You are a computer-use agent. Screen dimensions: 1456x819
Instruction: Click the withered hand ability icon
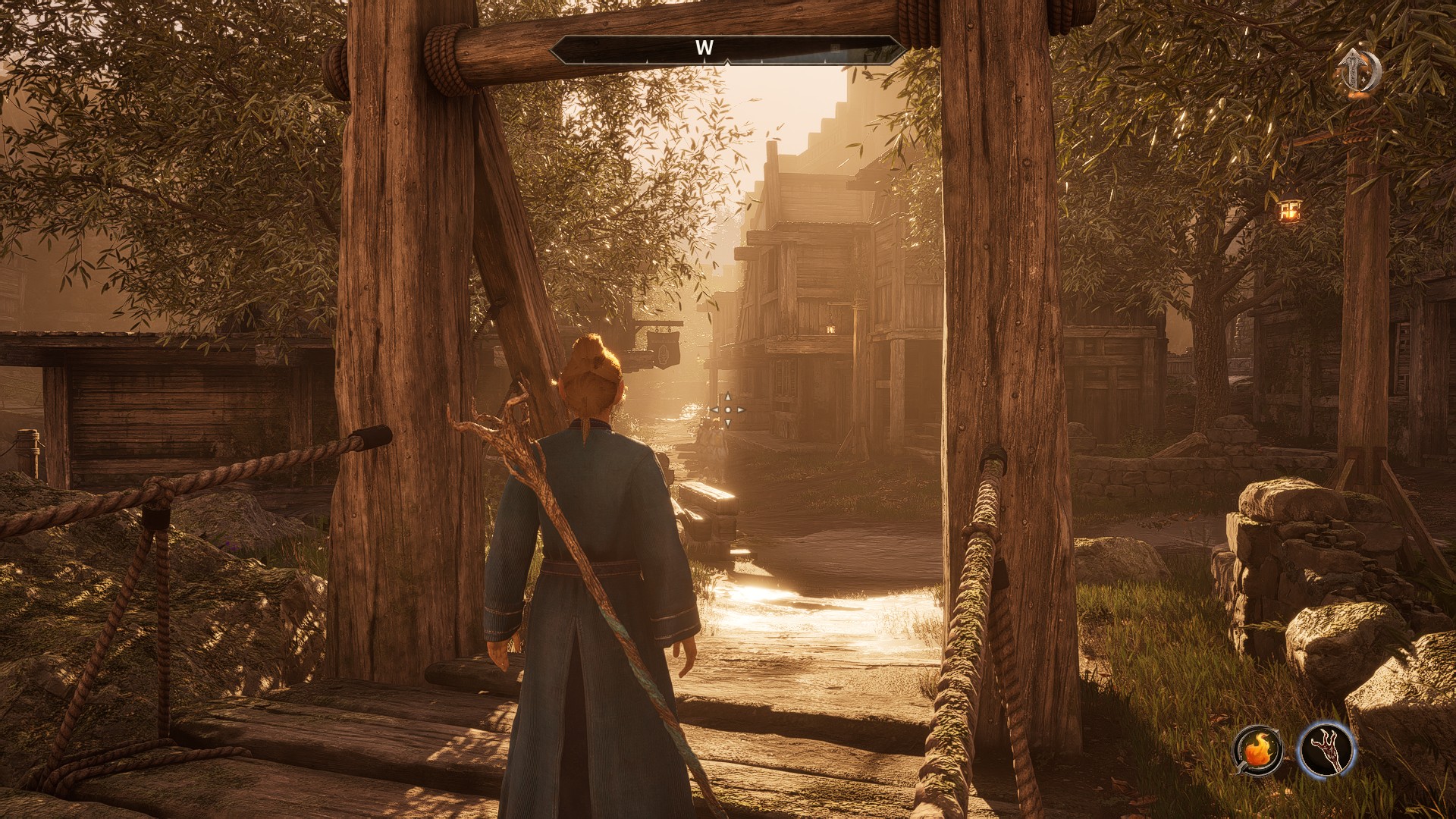pyautogui.click(x=1326, y=749)
